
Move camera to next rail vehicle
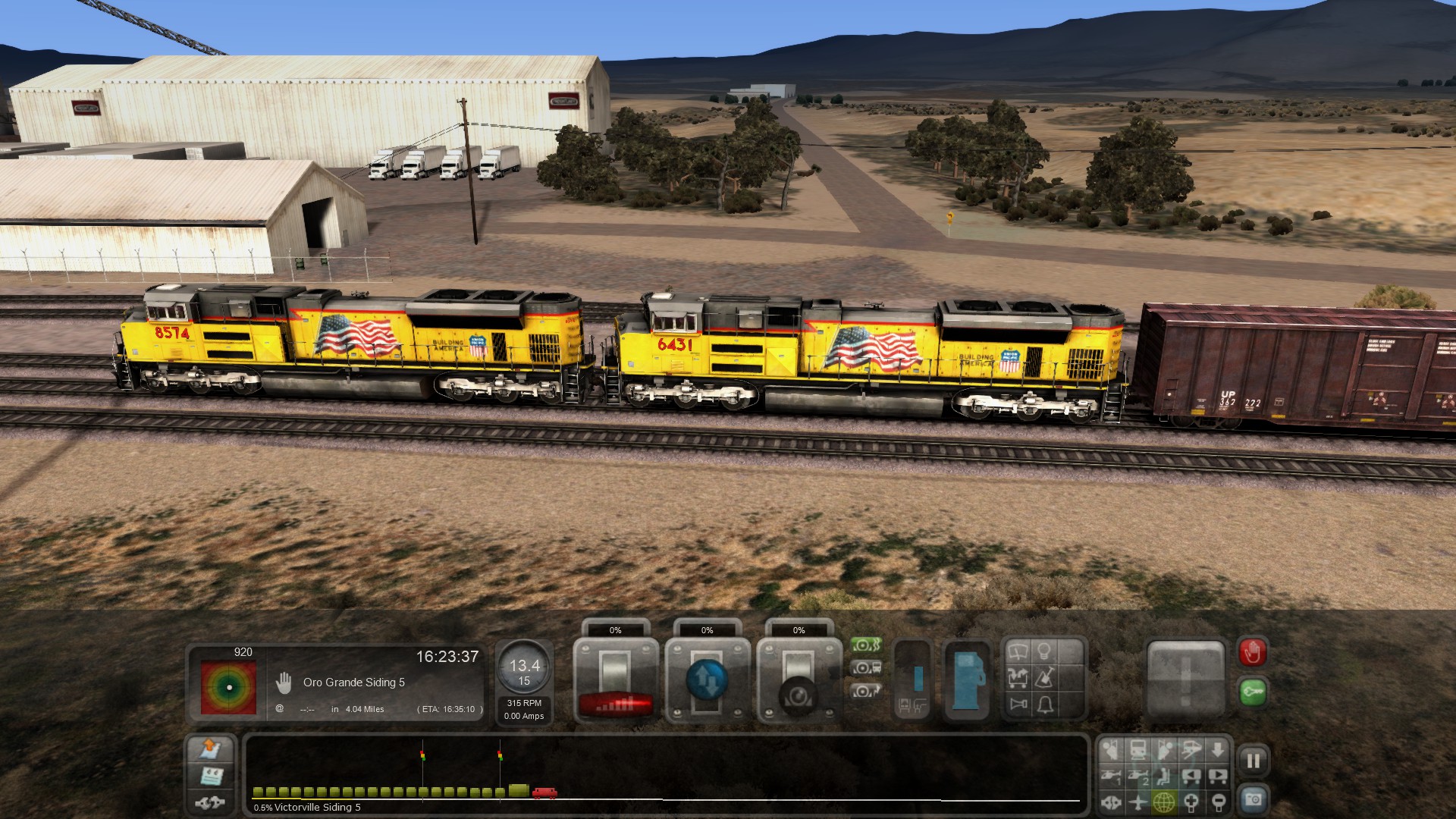(1217, 776)
